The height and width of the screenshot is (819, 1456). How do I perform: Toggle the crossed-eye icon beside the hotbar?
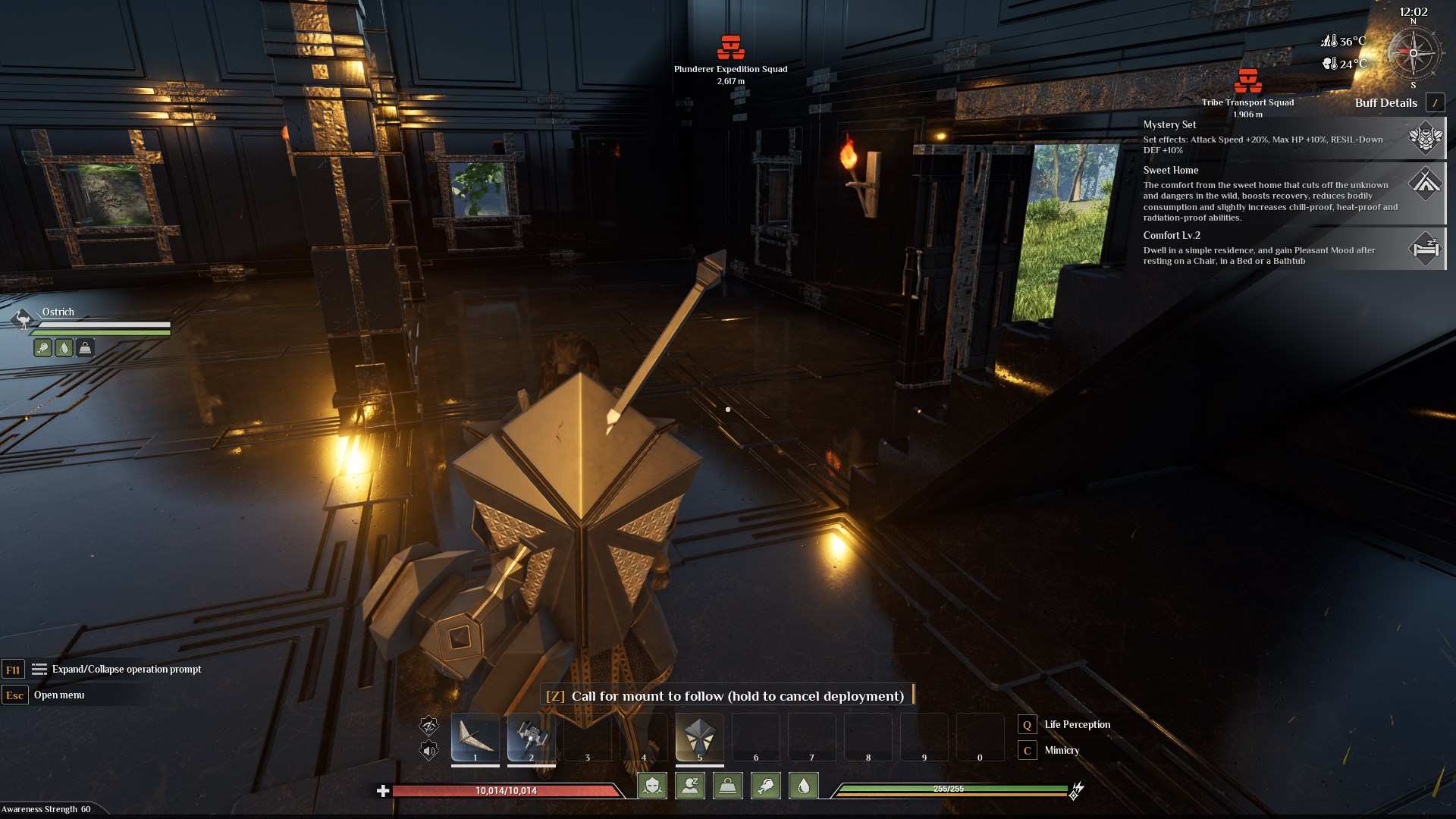pos(429,726)
